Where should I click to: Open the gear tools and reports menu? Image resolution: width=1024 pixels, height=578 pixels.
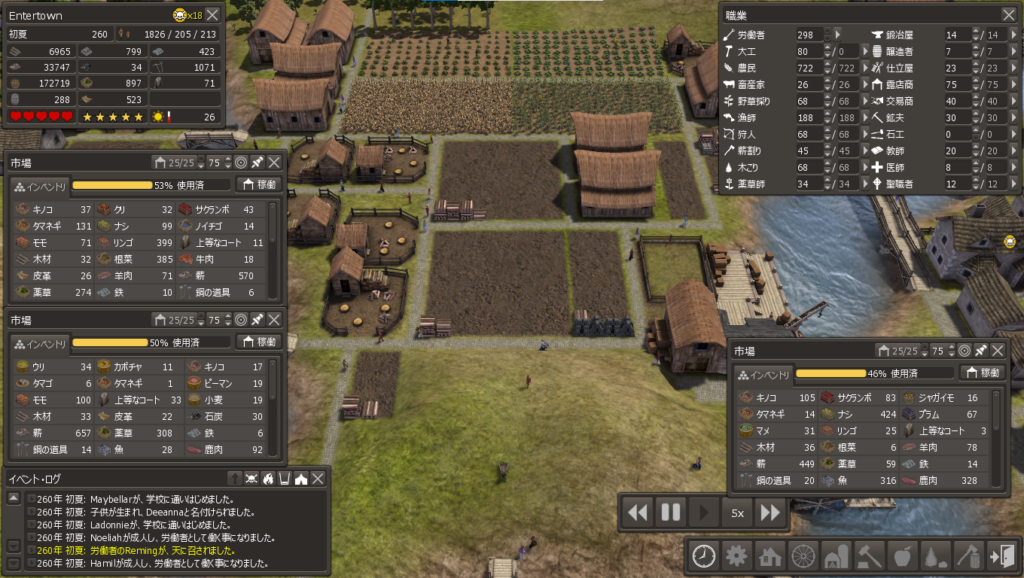(x=737, y=557)
